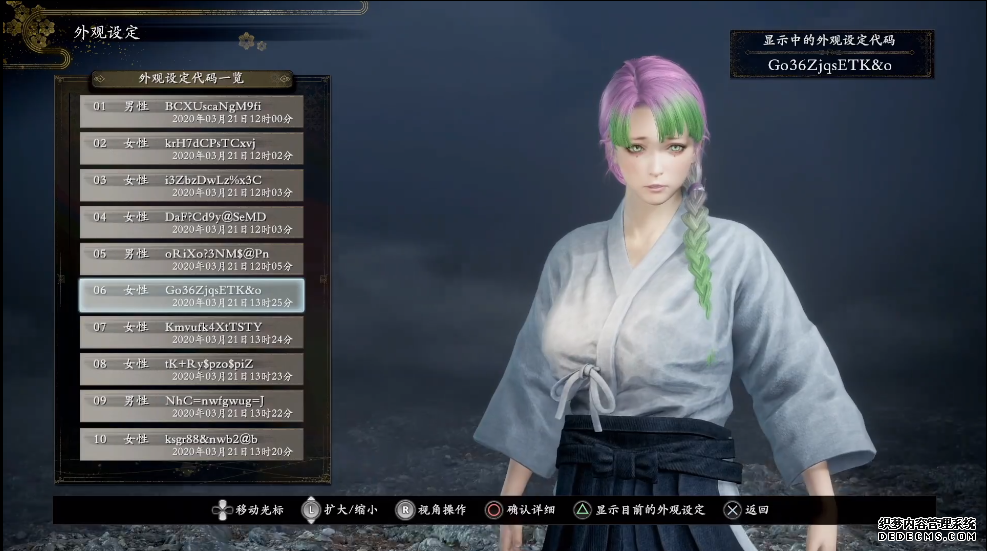Pick the 03 female code i3ZbzDwLz%x3C
Screen dimensions: 987x551
pyautogui.click(x=191, y=185)
